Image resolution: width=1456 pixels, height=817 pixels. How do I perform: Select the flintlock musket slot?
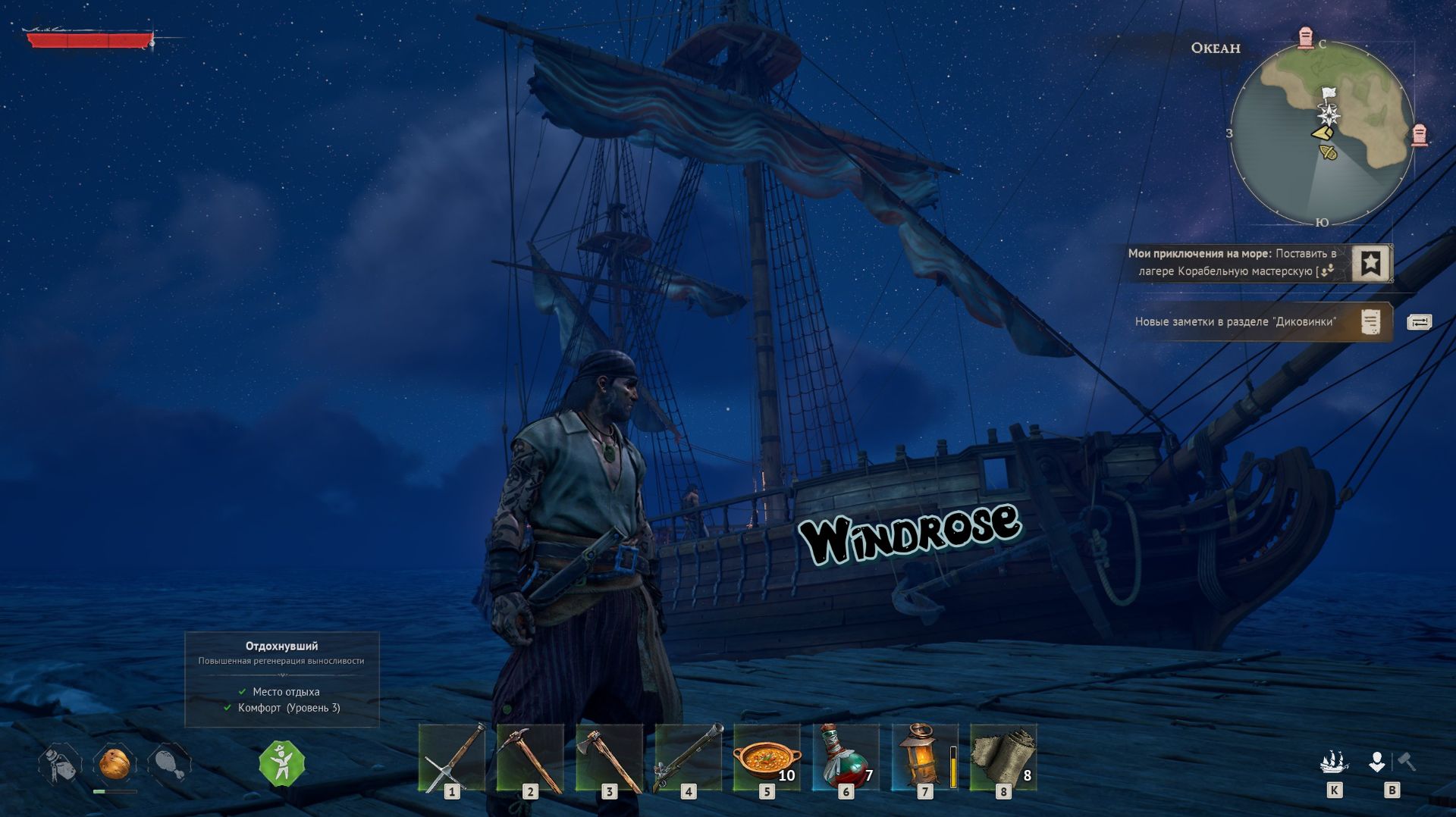pos(688,757)
